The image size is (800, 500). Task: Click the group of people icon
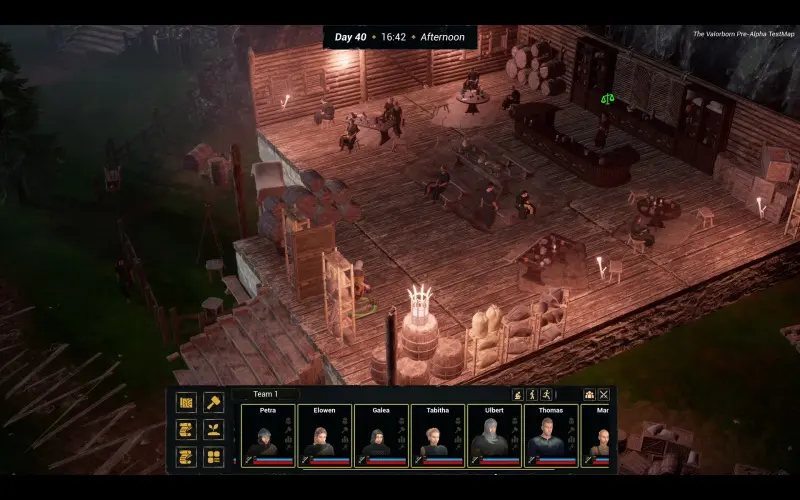coord(589,395)
